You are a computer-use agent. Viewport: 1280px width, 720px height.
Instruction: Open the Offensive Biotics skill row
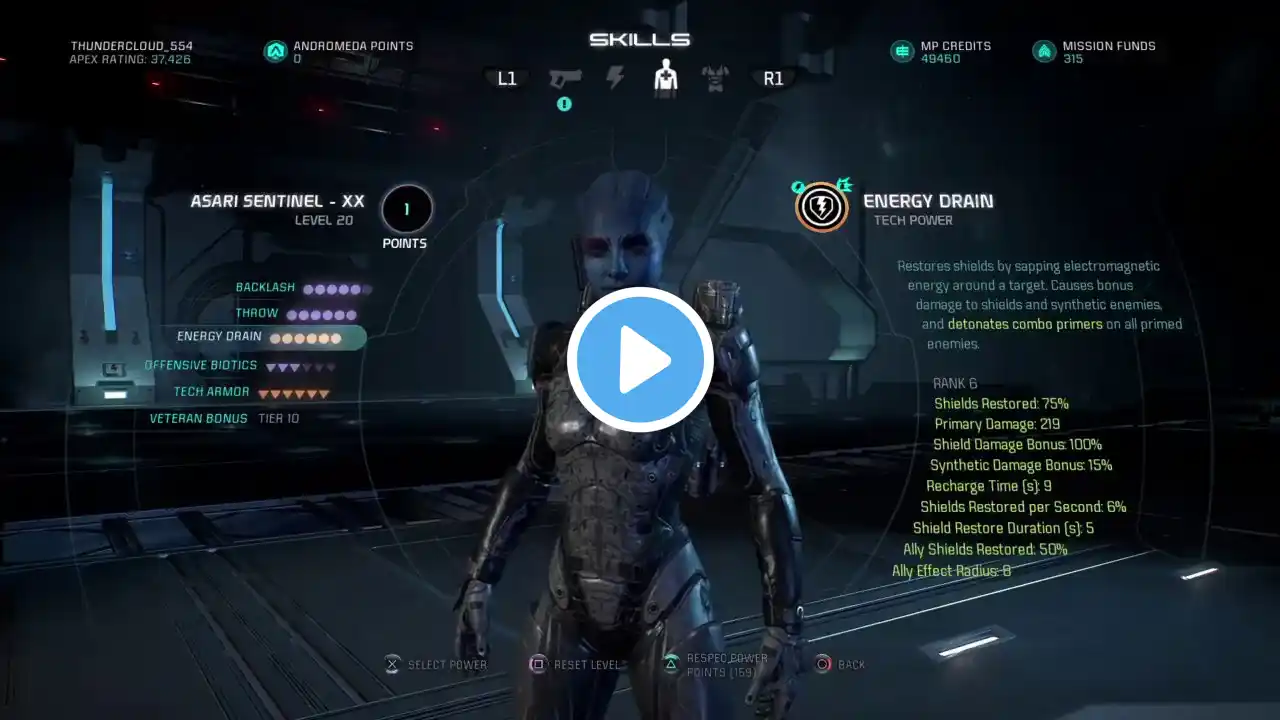[x=201, y=366]
